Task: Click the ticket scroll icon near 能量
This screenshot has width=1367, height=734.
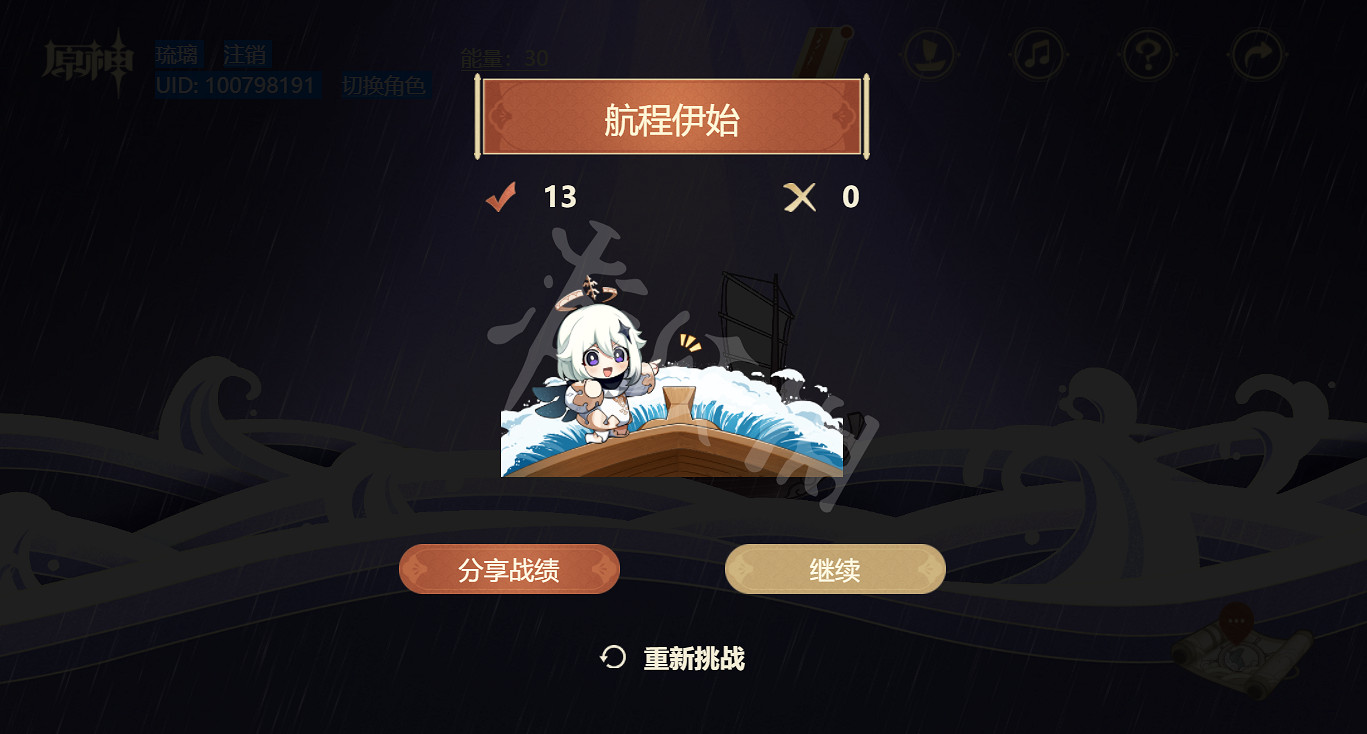Action: pyautogui.click(x=820, y=48)
